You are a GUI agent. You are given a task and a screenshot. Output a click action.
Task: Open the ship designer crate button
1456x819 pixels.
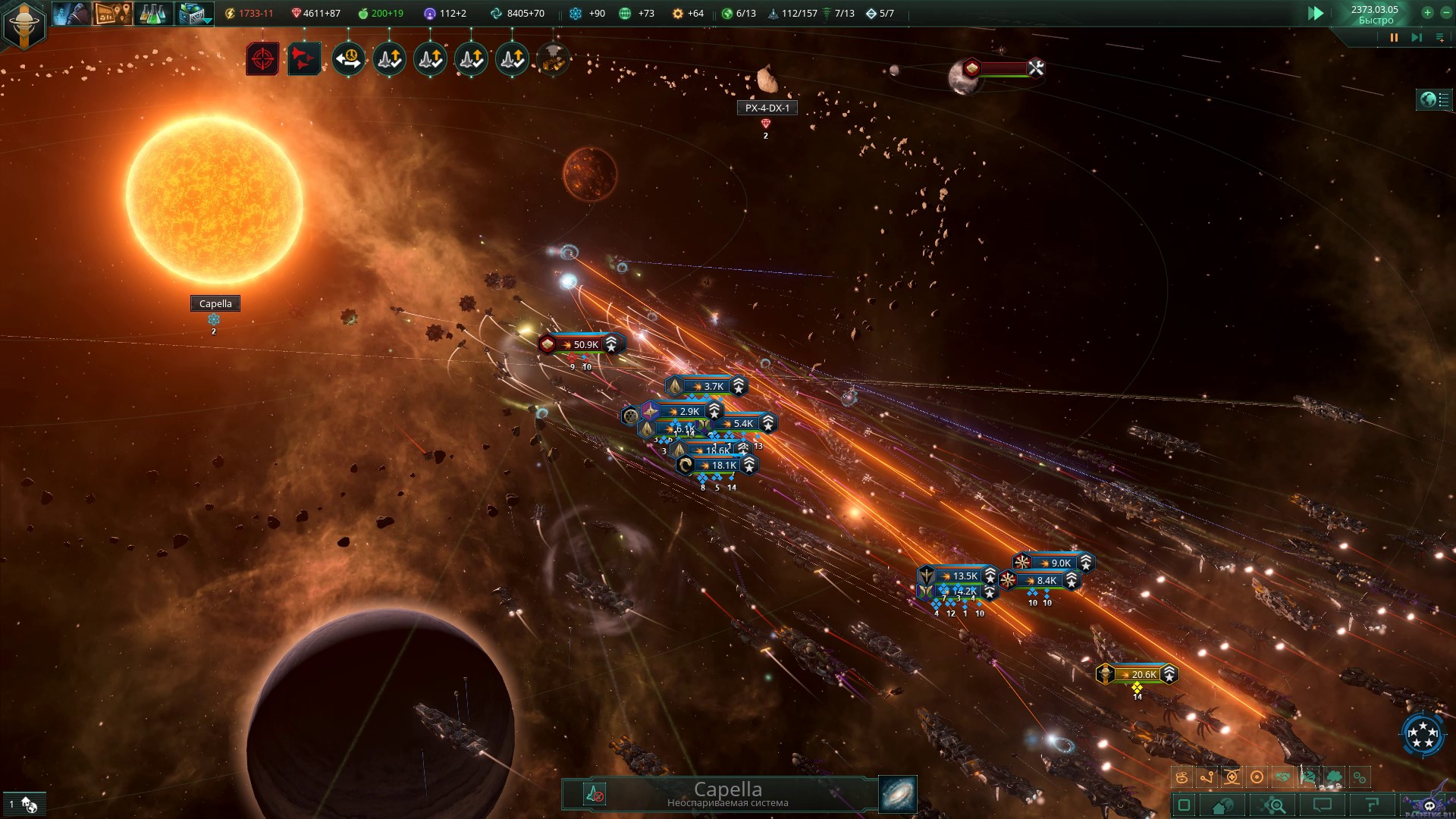[x=193, y=14]
